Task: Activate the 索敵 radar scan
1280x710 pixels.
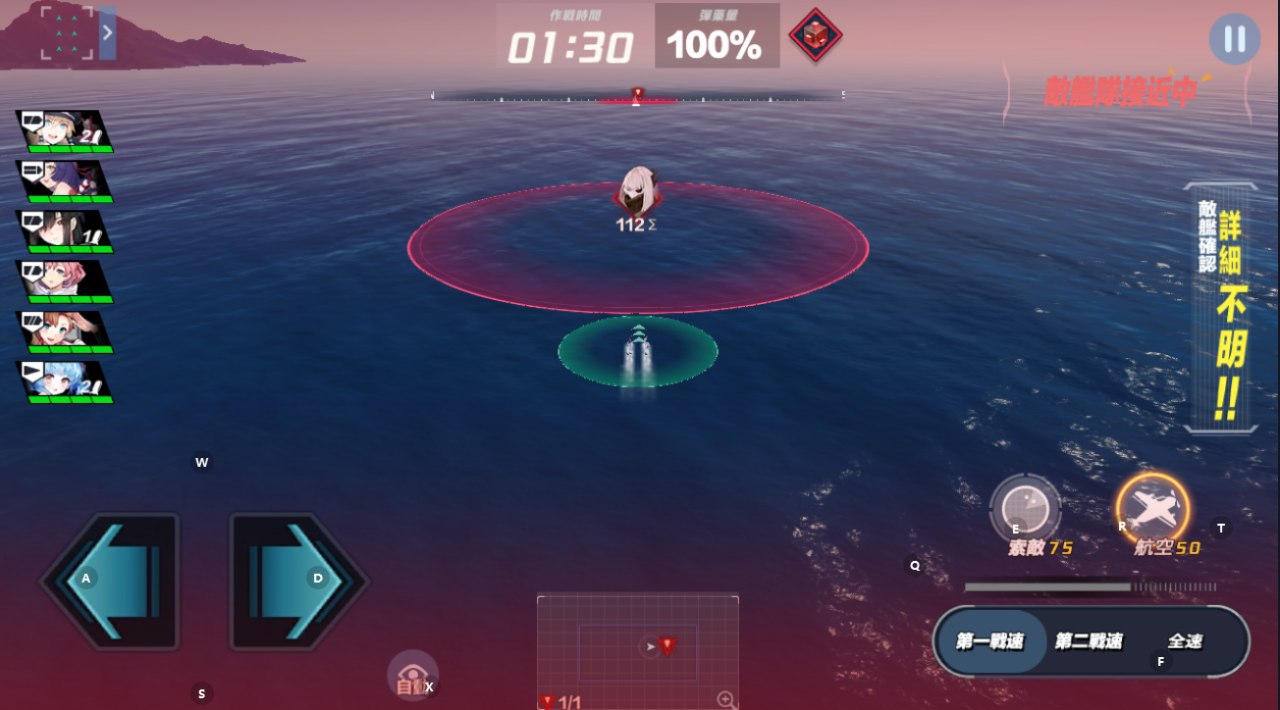Action: (1025, 510)
